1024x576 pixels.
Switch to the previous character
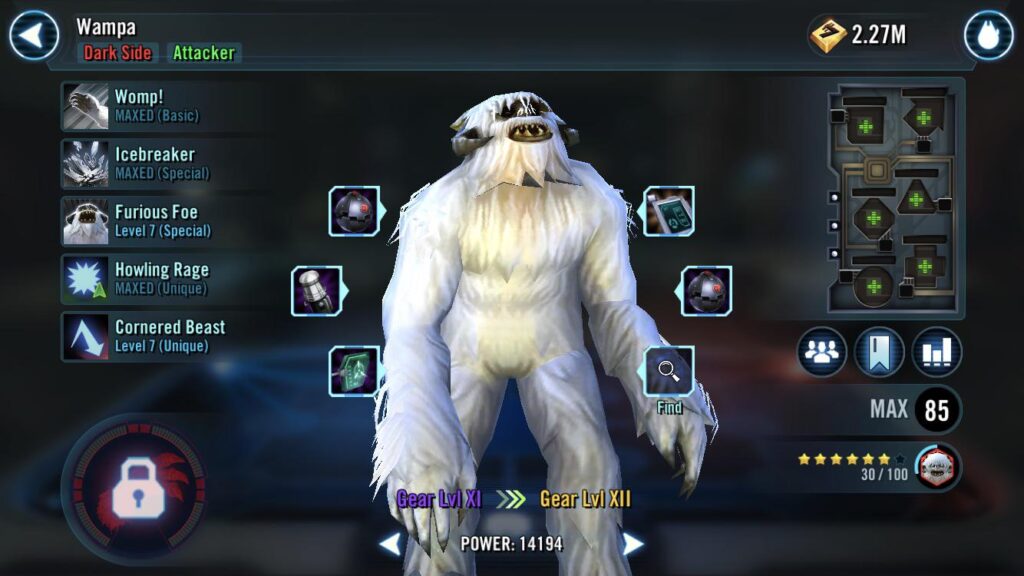pos(390,544)
